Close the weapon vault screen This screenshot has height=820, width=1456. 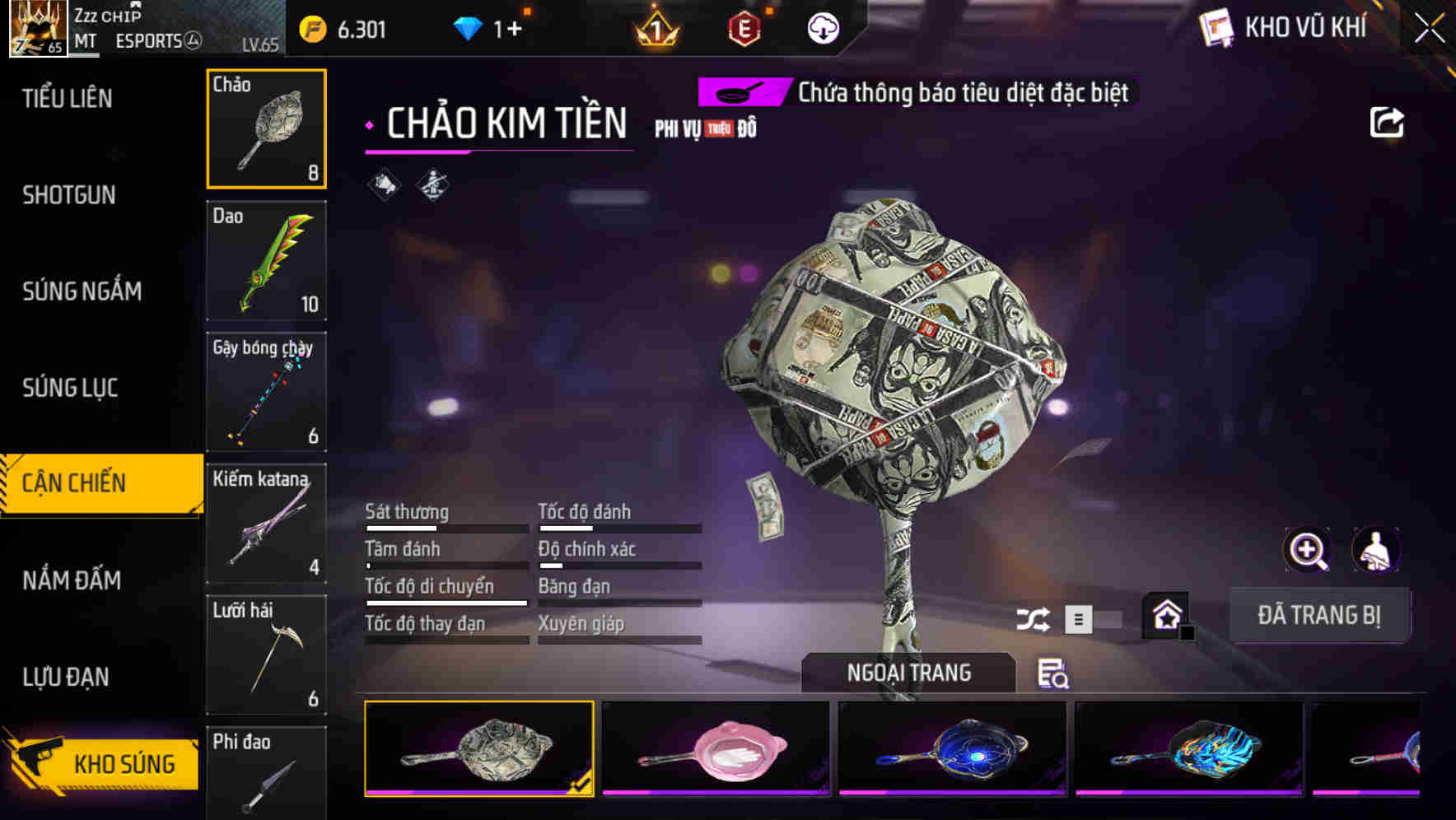[x=1429, y=29]
